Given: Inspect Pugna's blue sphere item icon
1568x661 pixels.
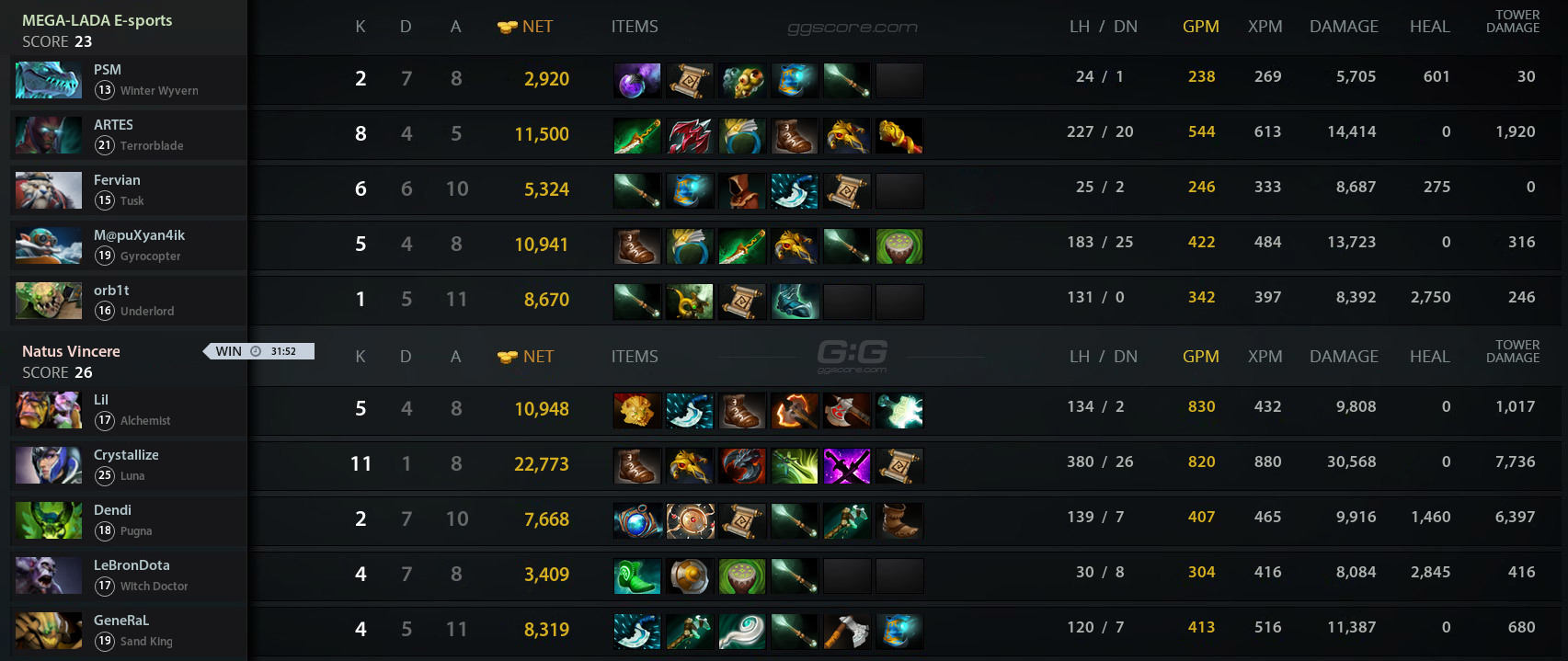Looking at the screenshot, I should pos(636,521).
